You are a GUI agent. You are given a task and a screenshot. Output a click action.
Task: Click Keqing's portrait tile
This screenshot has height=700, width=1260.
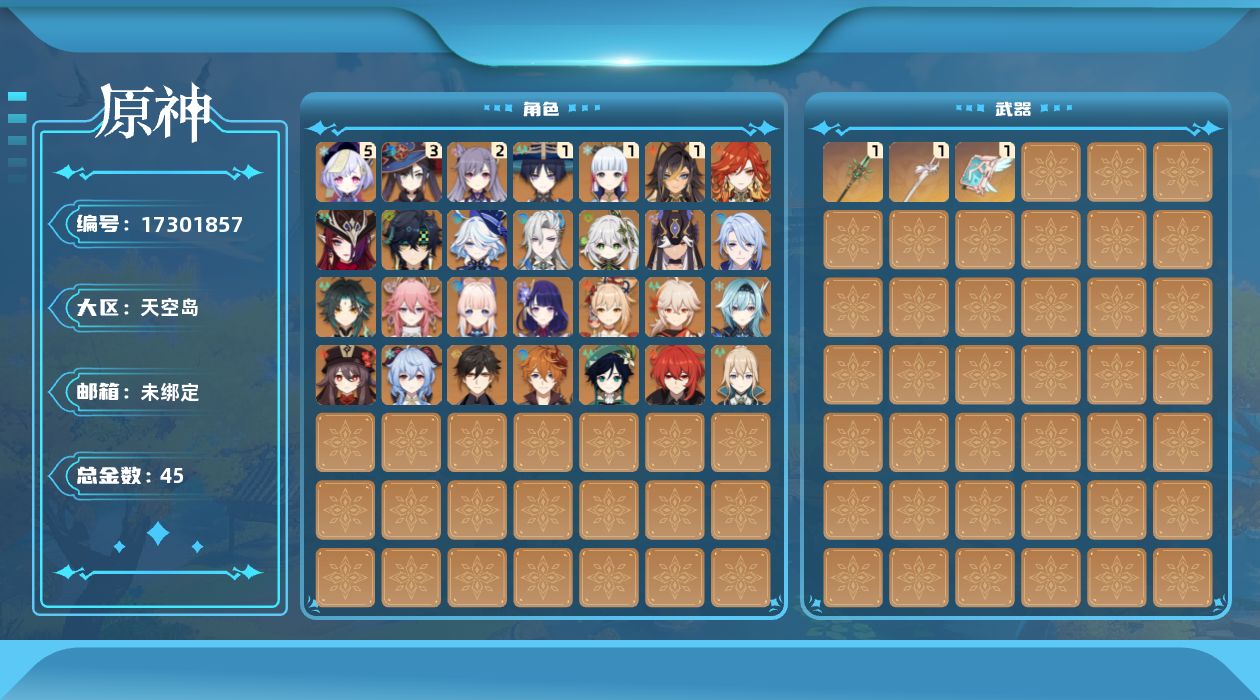477,172
